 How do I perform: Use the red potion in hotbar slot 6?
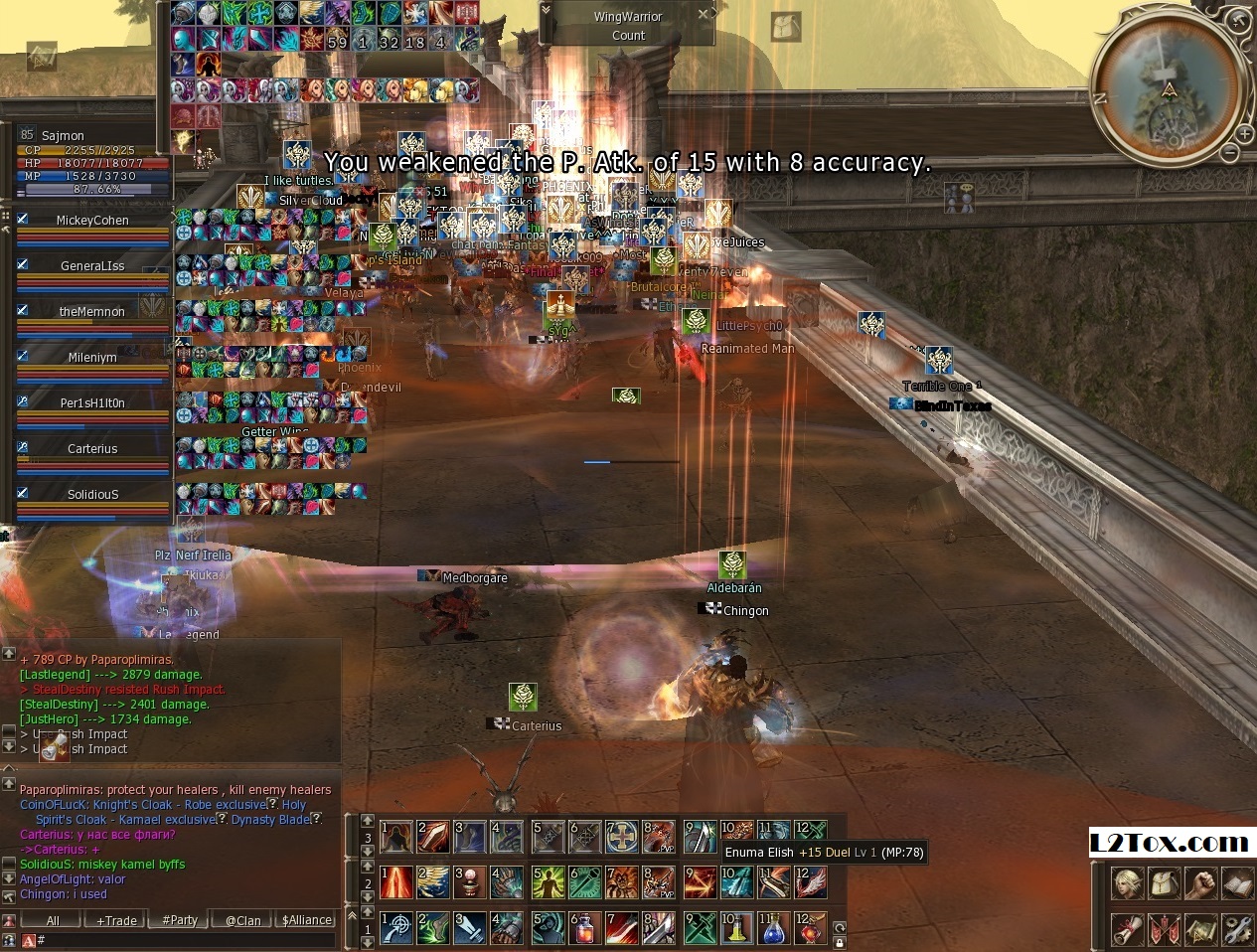586,928
